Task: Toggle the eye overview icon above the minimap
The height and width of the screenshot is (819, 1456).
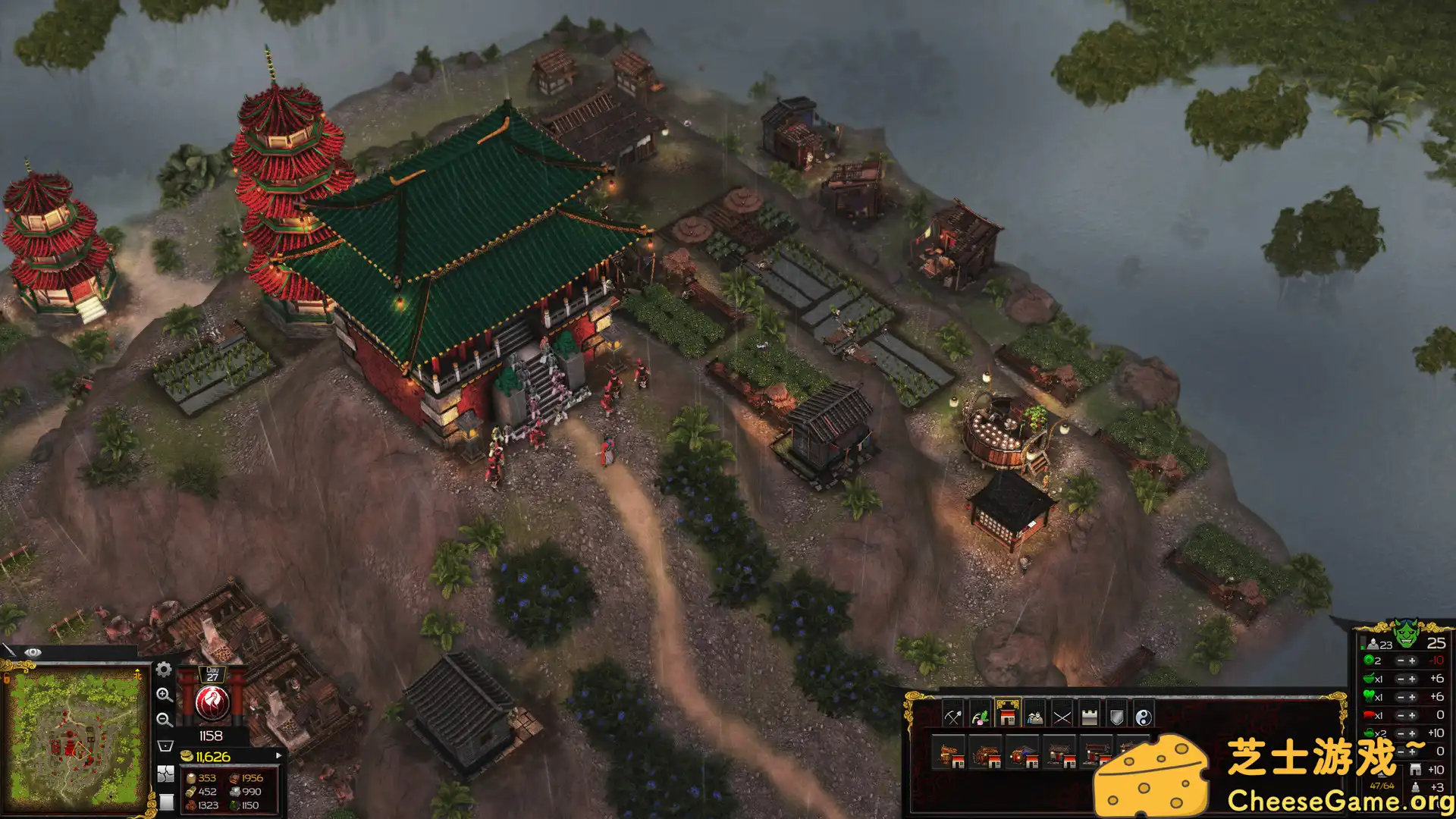Action: [x=33, y=652]
